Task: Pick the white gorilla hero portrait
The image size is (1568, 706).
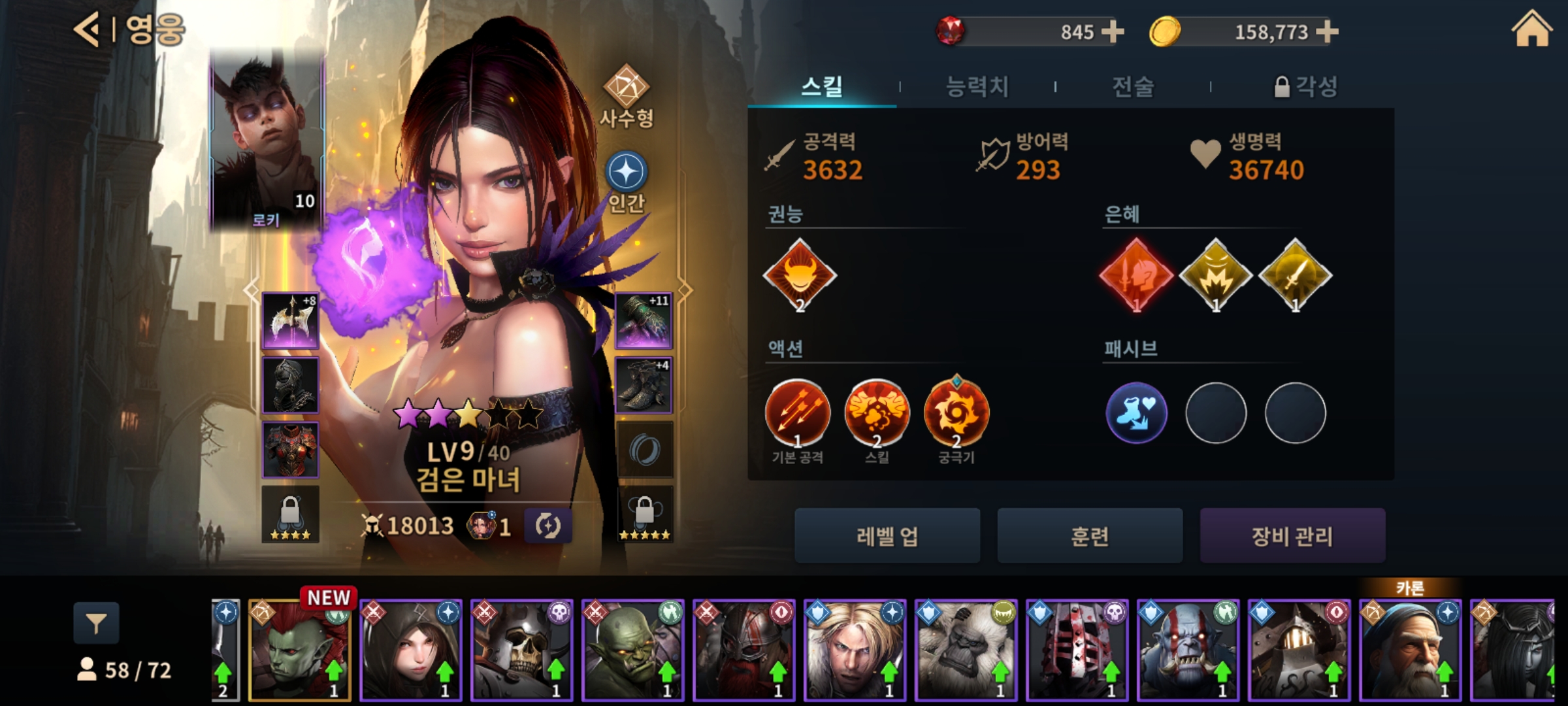Action: 966,650
